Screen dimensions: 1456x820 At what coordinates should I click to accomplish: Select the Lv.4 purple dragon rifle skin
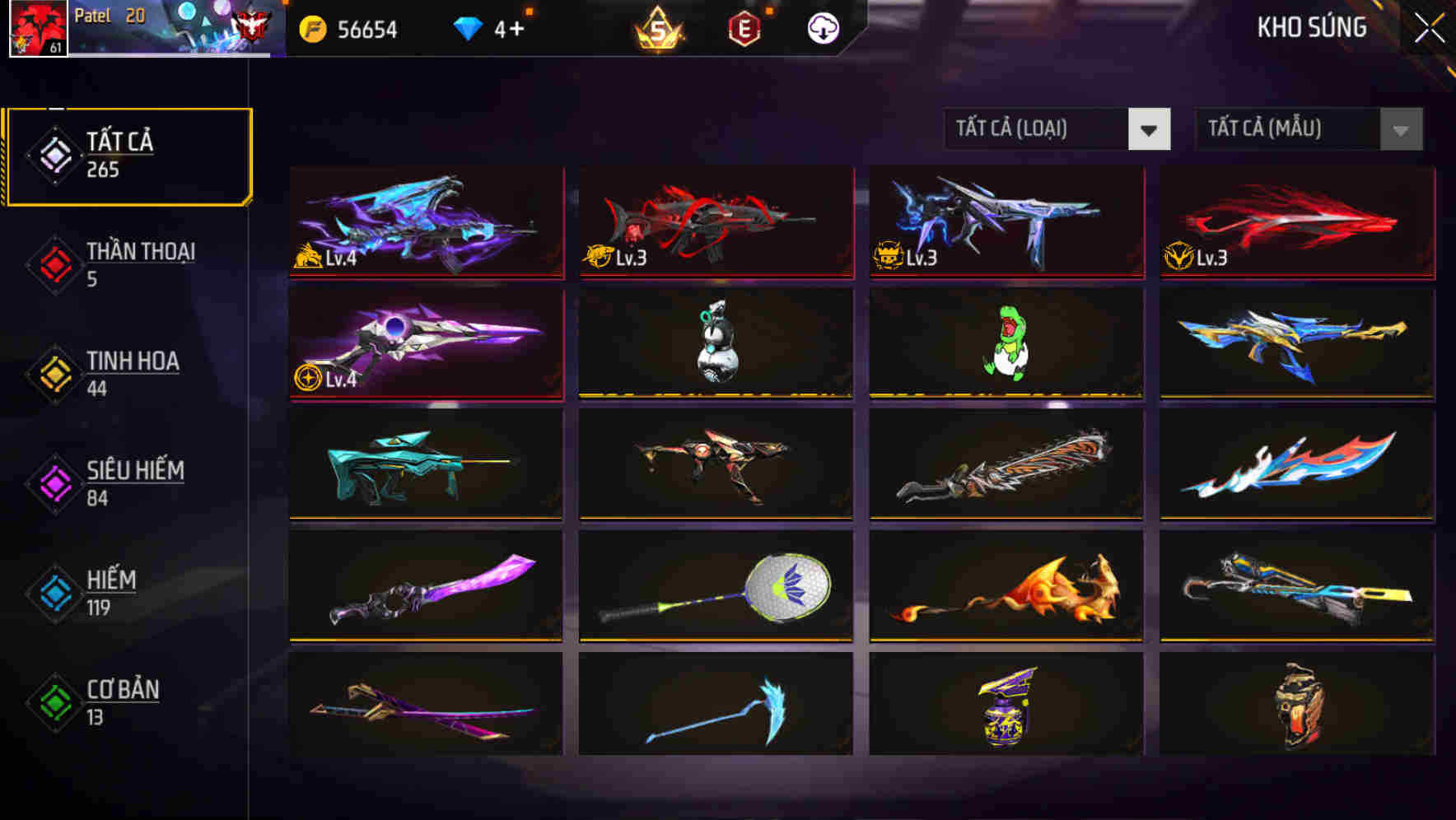[425, 224]
